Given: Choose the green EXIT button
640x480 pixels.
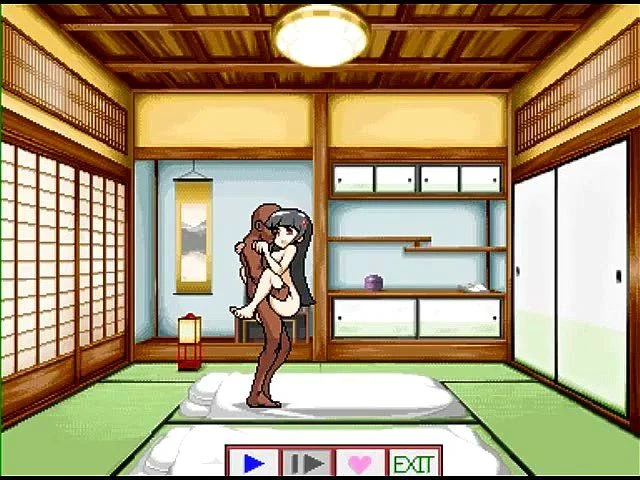Looking at the screenshot, I should pos(413,463).
